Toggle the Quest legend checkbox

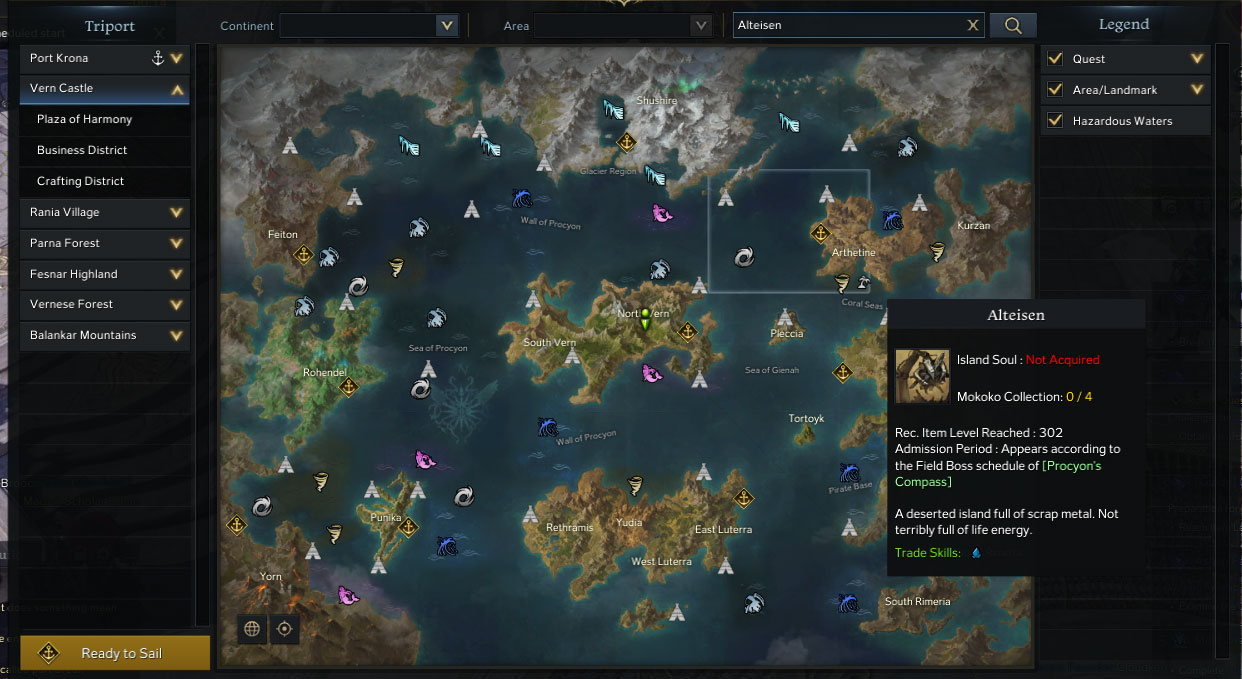point(1055,59)
